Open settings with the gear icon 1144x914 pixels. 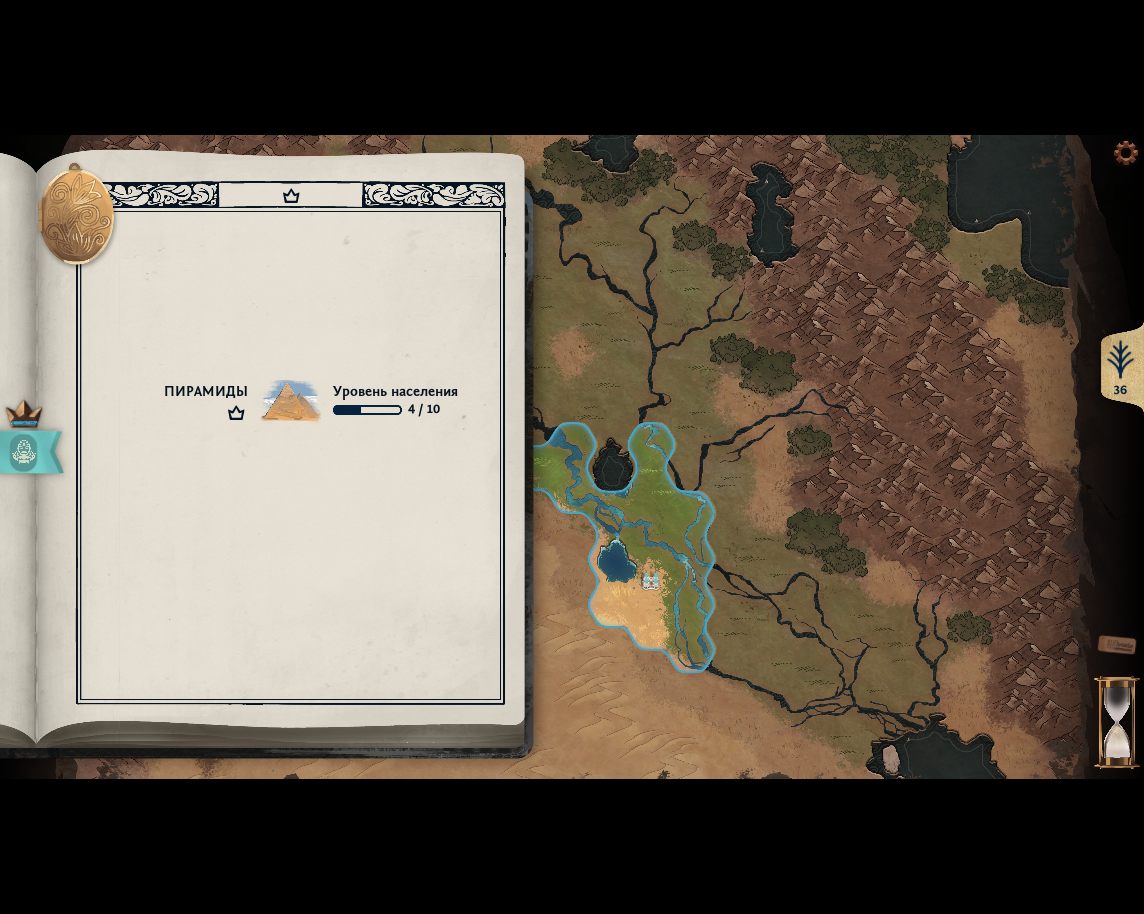pos(1126,153)
